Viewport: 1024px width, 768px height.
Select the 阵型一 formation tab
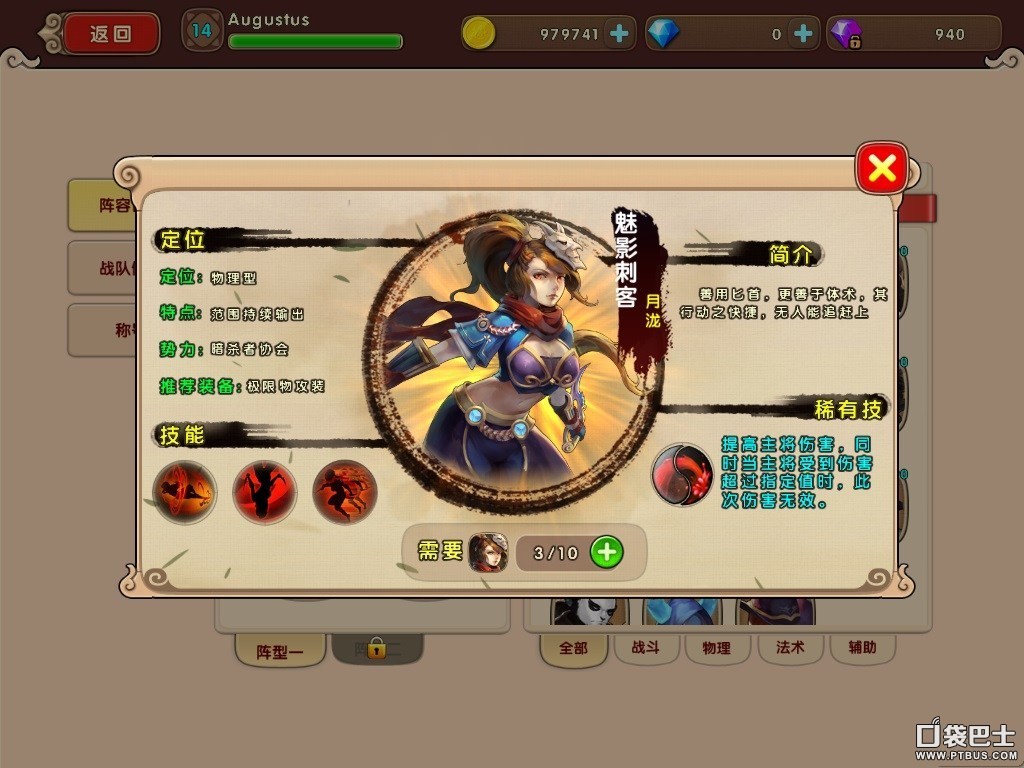[x=279, y=652]
